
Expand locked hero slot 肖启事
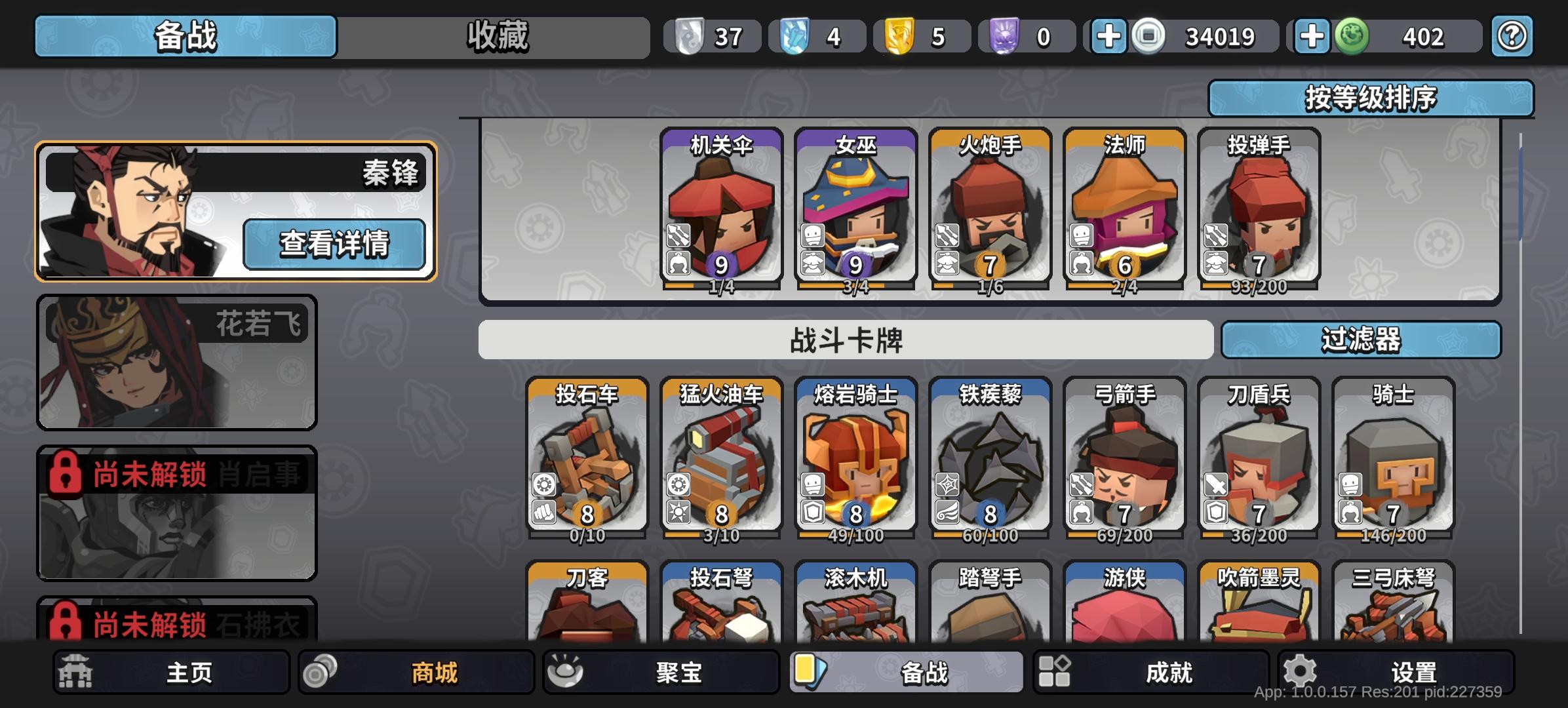[x=178, y=514]
